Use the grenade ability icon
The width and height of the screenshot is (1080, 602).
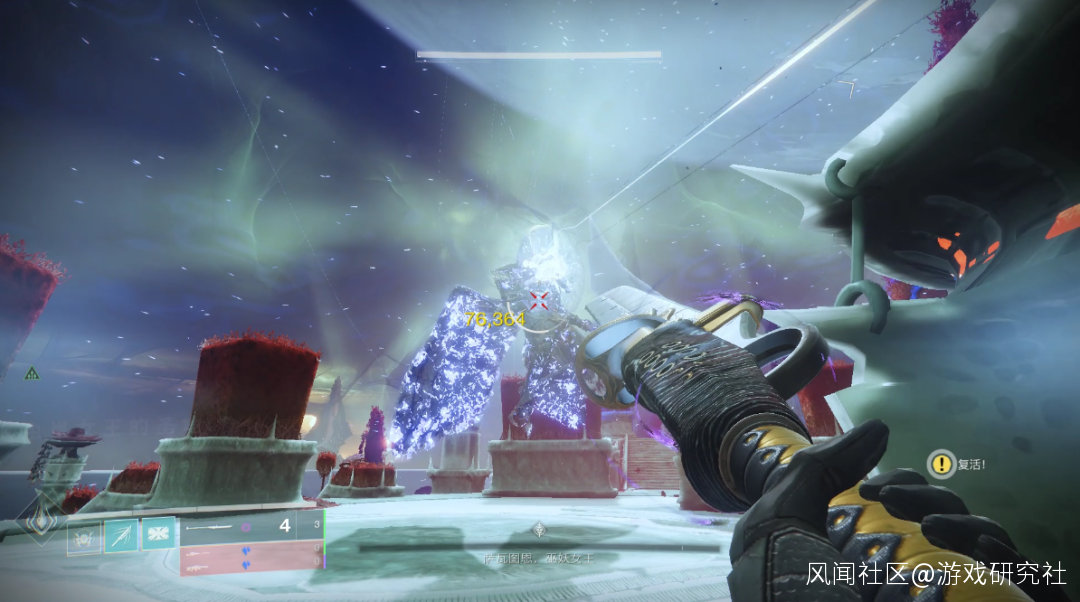84,536
